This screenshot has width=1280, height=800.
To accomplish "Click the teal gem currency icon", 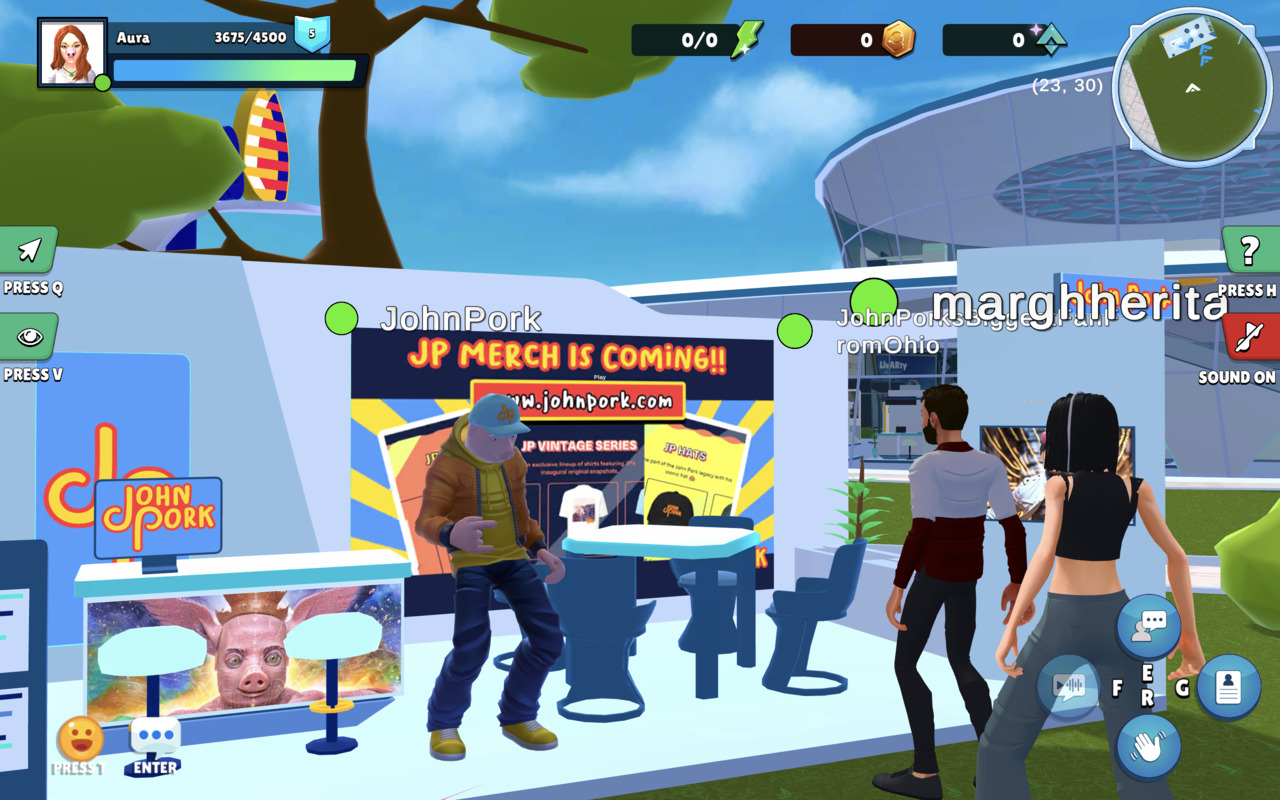I will point(1050,40).
